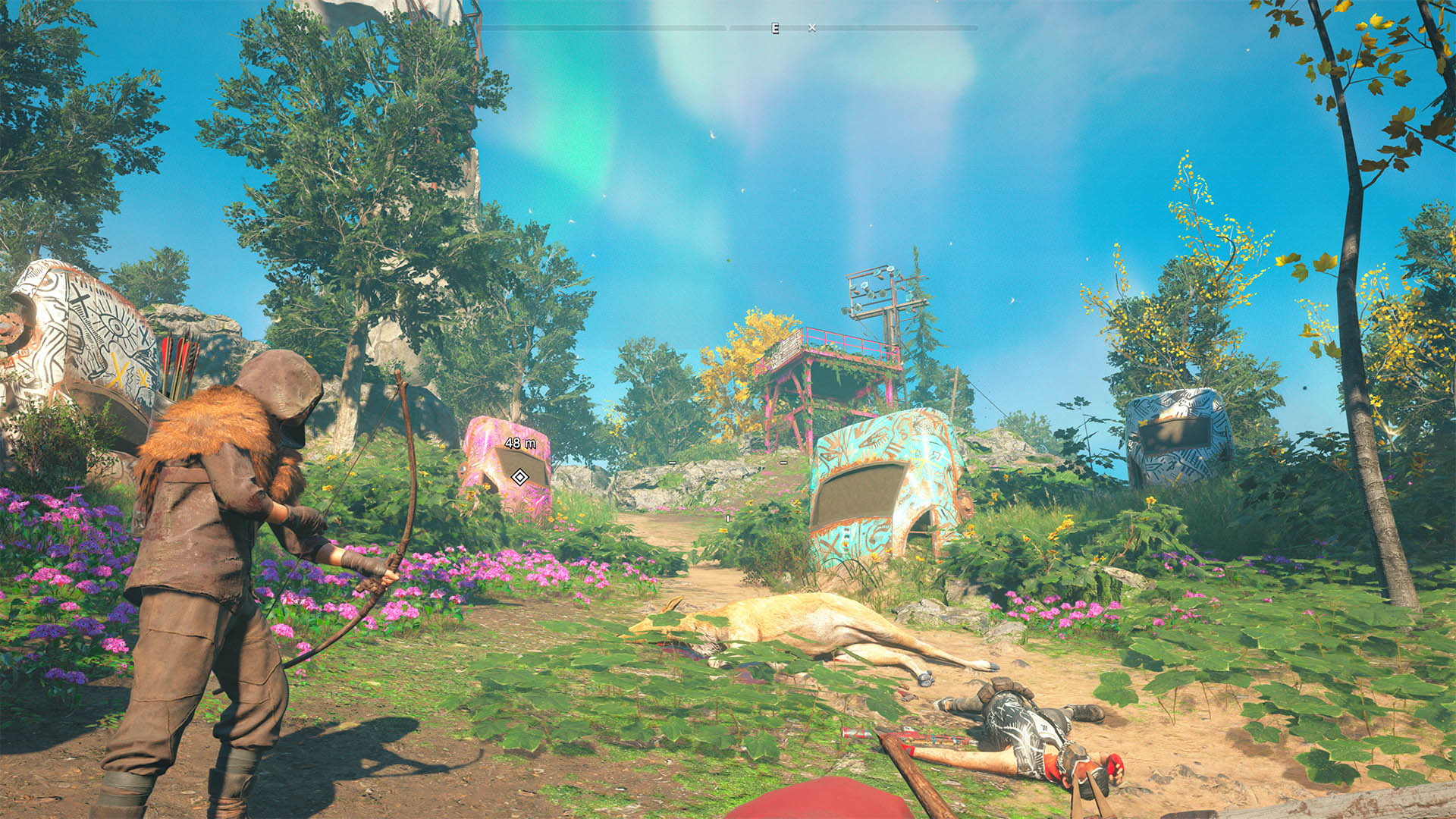Select the diamond objective waypoint marker
This screenshot has width=1456, height=819.
(x=519, y=477)
